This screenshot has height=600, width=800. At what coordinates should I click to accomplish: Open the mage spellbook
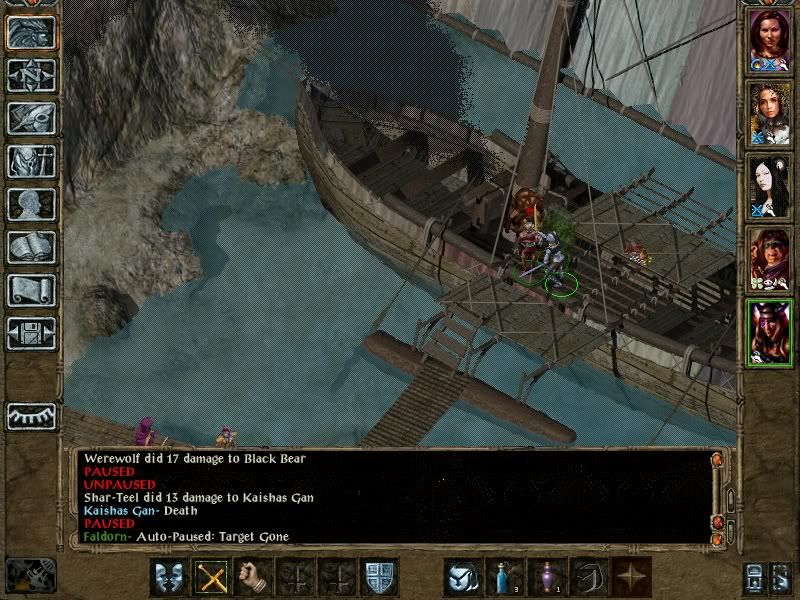coord(31,247)
